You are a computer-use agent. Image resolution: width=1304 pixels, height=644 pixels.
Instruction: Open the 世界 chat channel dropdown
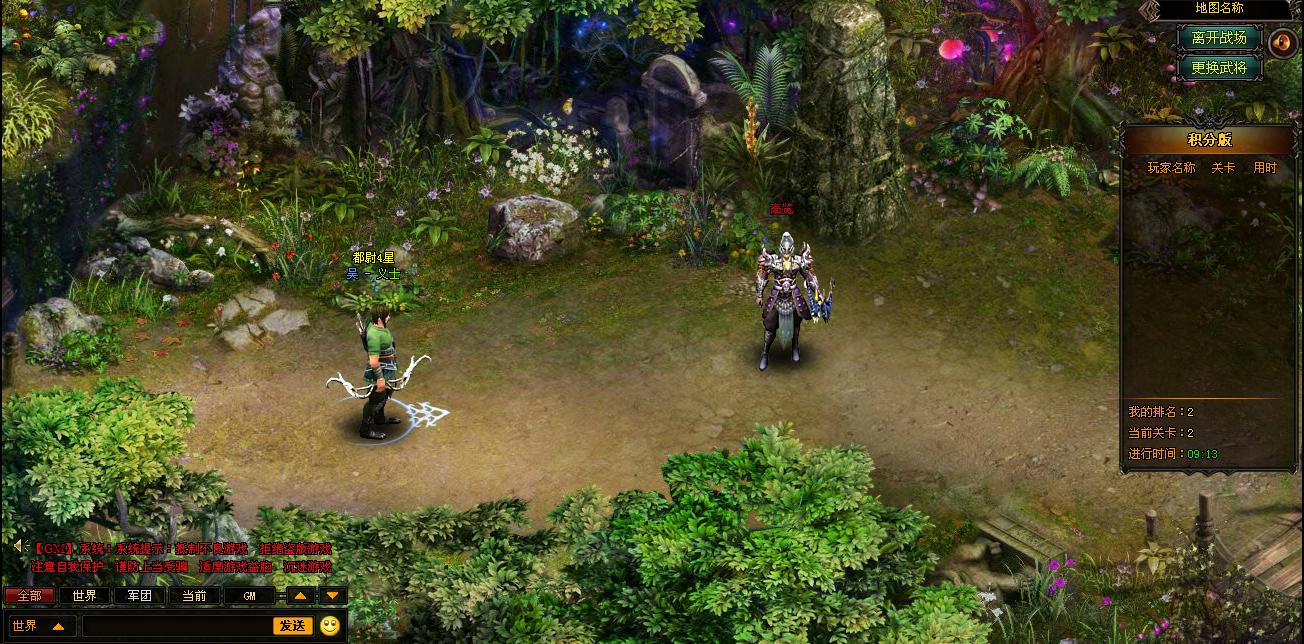40,626
